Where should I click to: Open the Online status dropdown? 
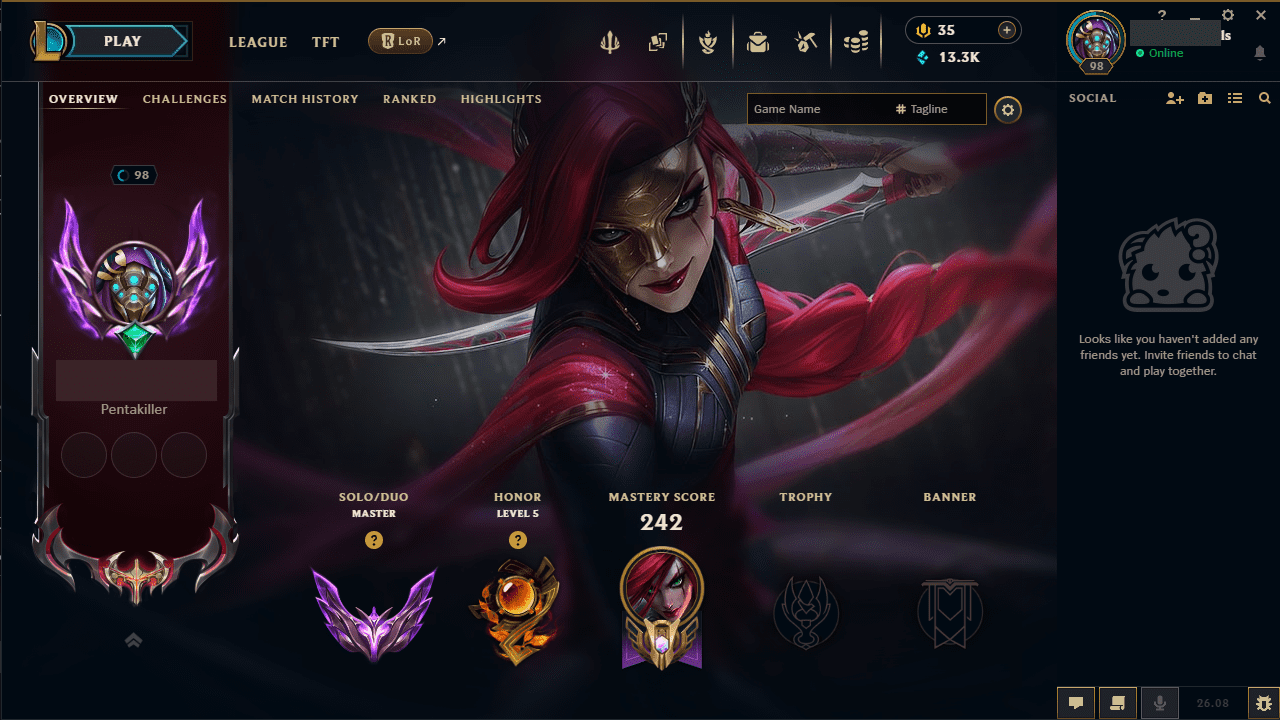(x=1160, y=53)
